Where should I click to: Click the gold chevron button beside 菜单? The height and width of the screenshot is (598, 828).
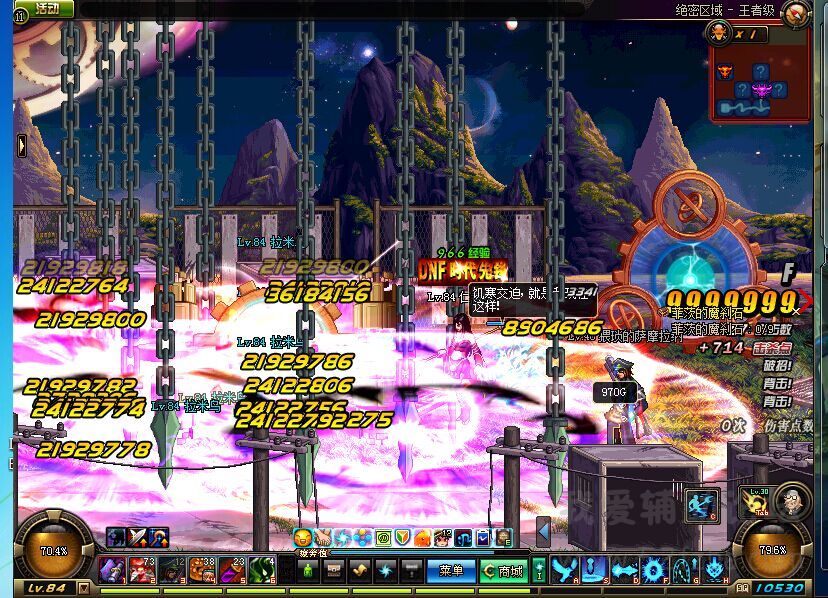(x=360, y=571)
